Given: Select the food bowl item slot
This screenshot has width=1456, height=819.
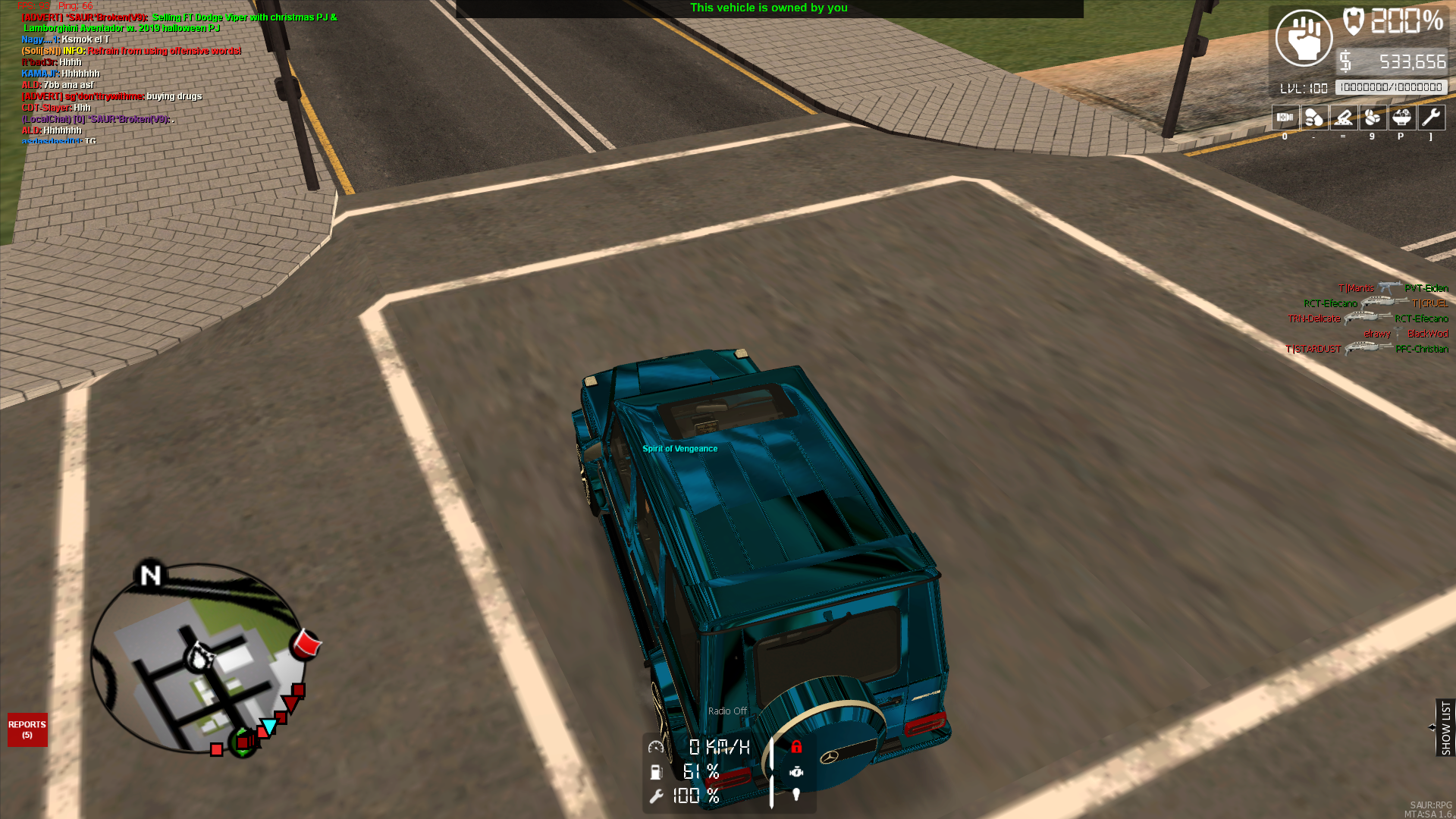Looking at the screenshot, I should [x=1401, y=118].
